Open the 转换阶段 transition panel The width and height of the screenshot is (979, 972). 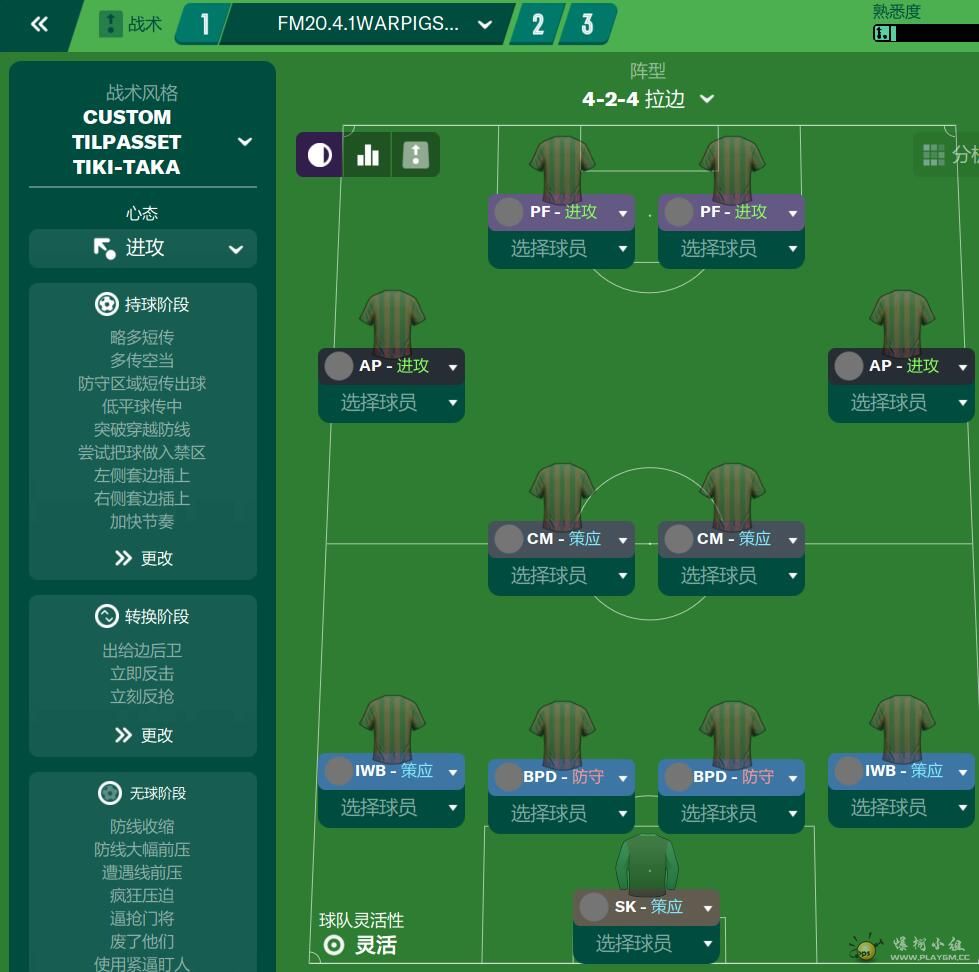coord(143,616)
